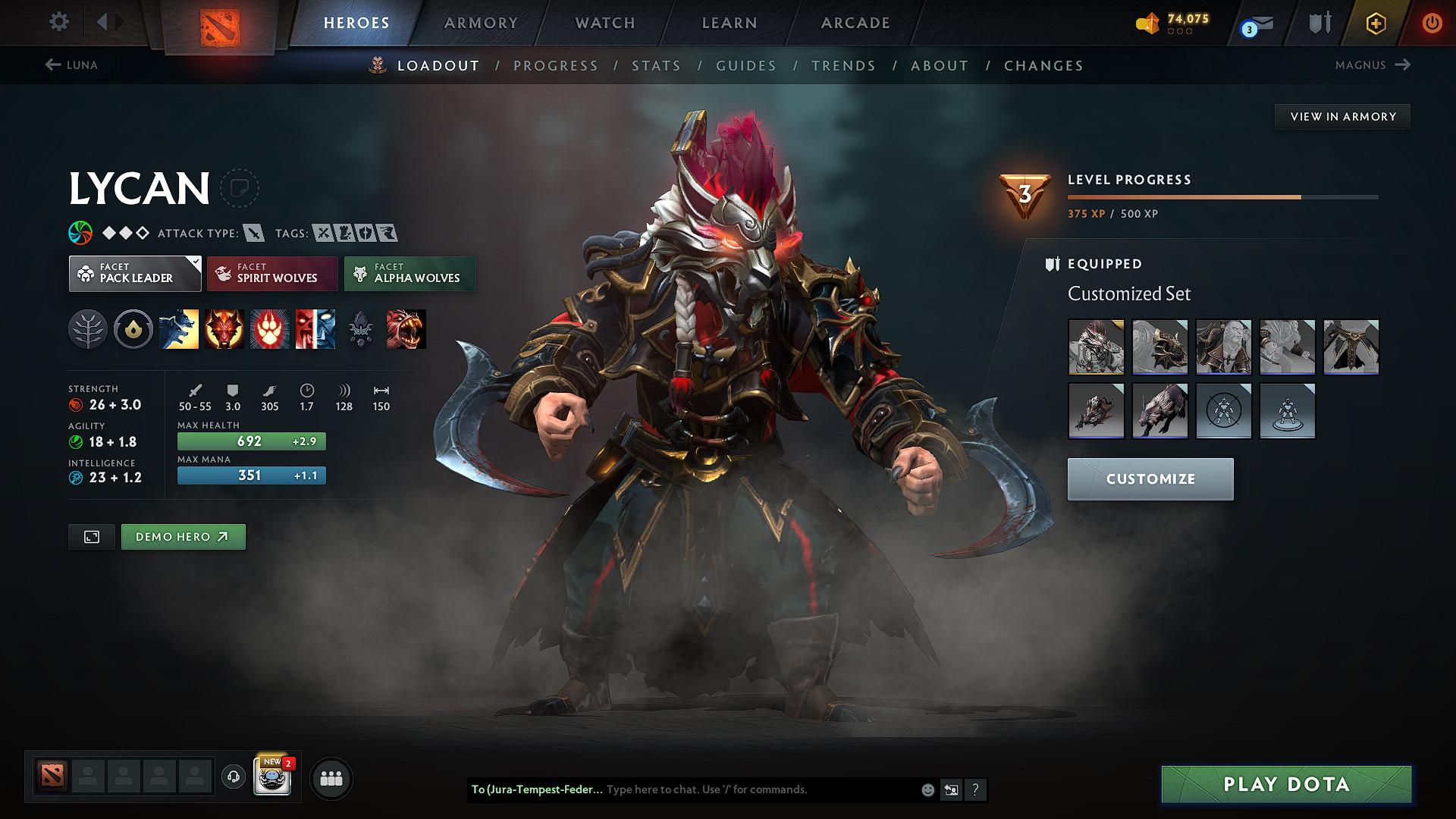
Task: Go to next hero Magnus with right arrow
Action: pyautogui.click(x=1404, y=64)
